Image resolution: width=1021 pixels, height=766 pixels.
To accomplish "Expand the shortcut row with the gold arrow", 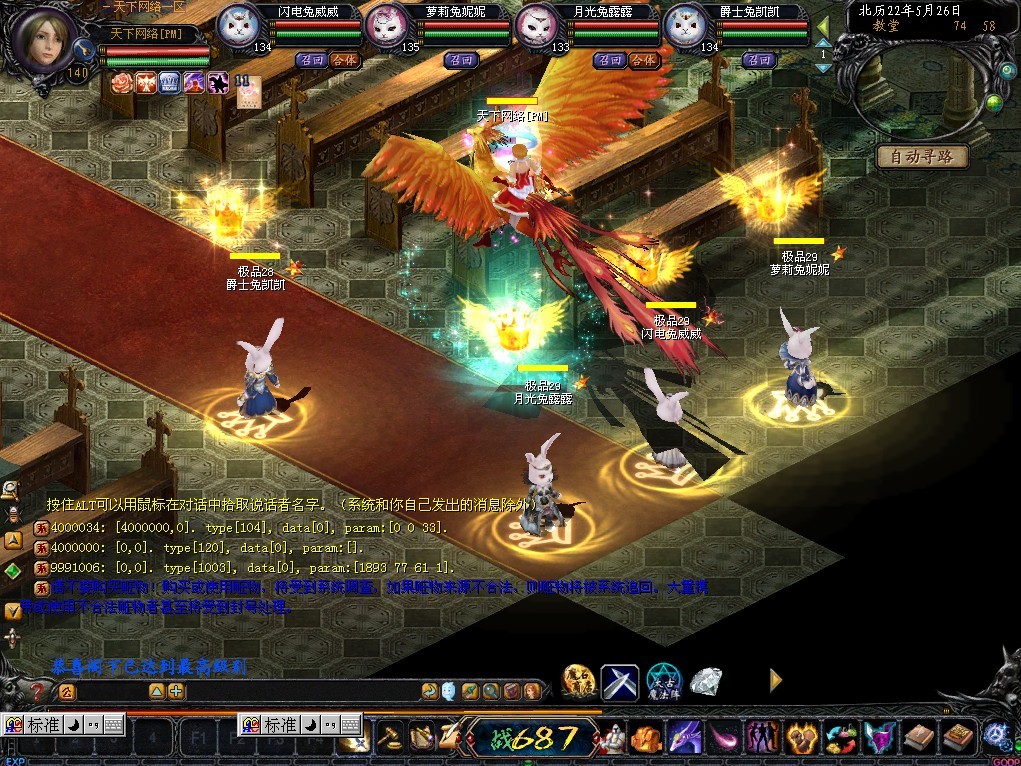I will pos(775,680).
